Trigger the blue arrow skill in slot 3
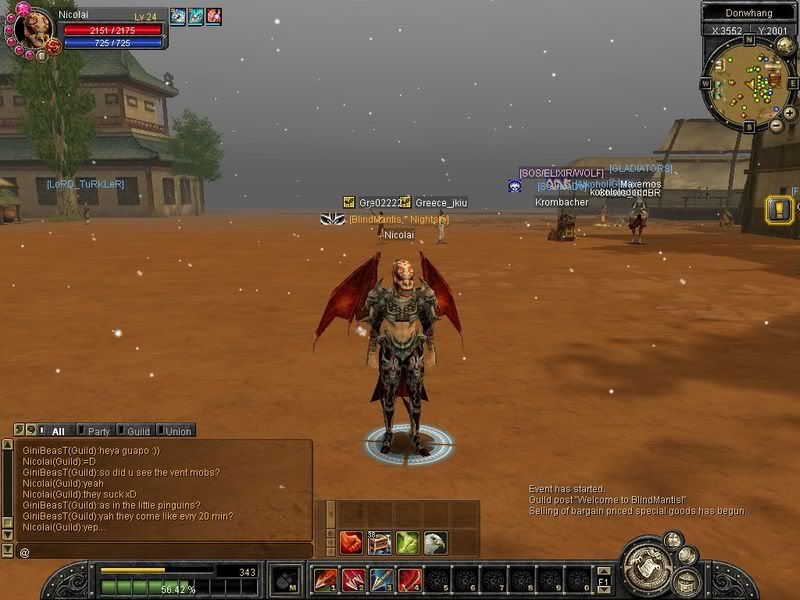 click(382, 580)
